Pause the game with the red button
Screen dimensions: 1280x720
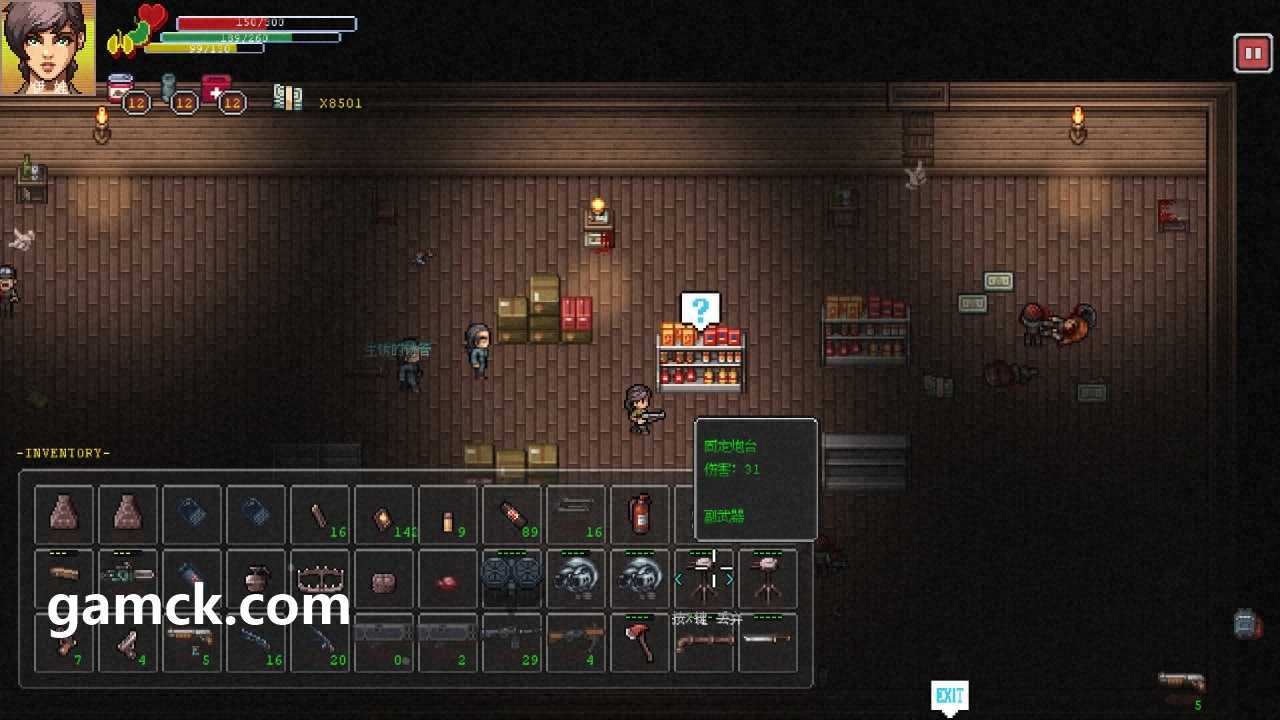click(x=1252, y=53)
